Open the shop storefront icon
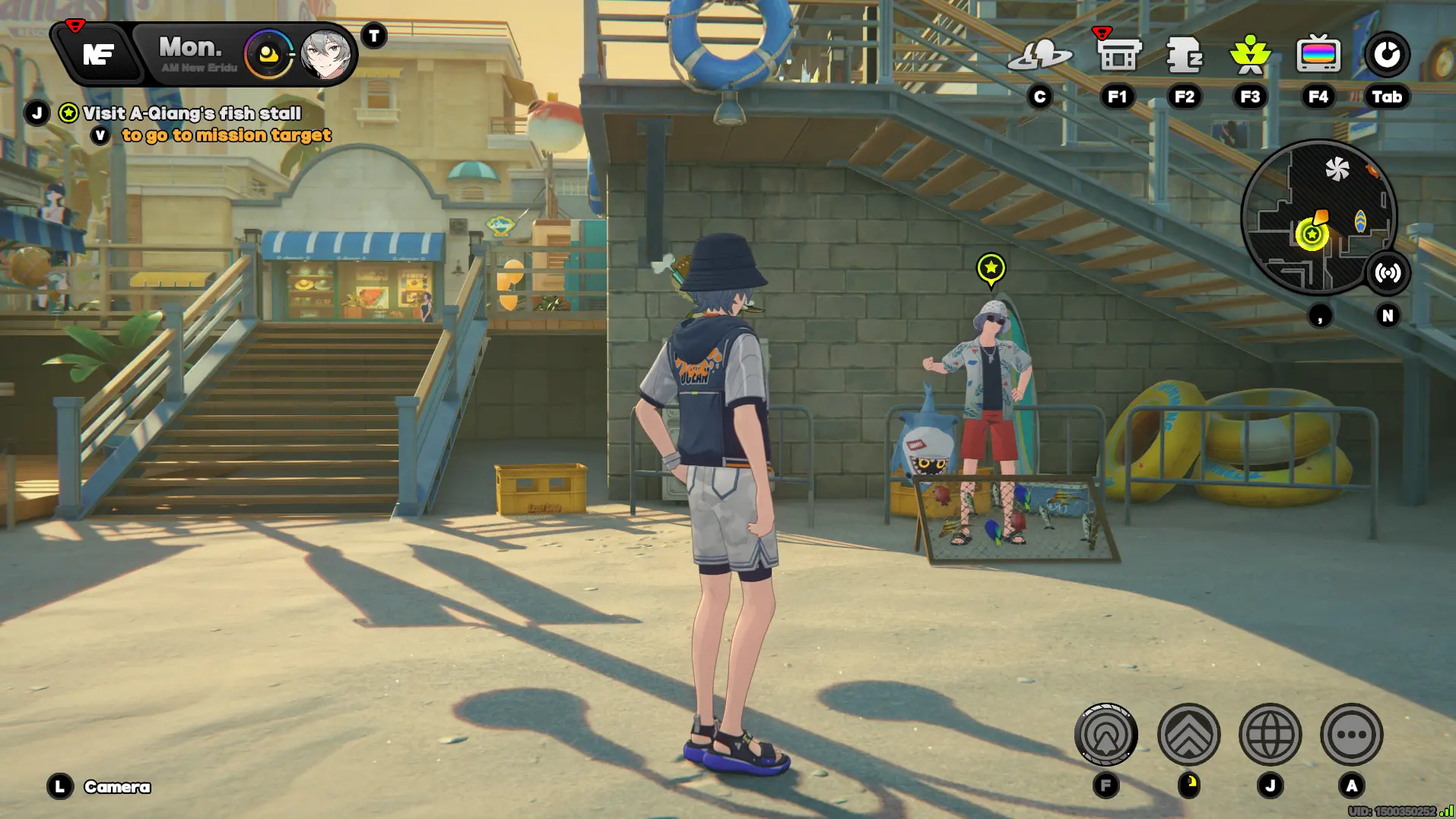This screenshot has height=819, width=1456. [x=1118, y=55]
